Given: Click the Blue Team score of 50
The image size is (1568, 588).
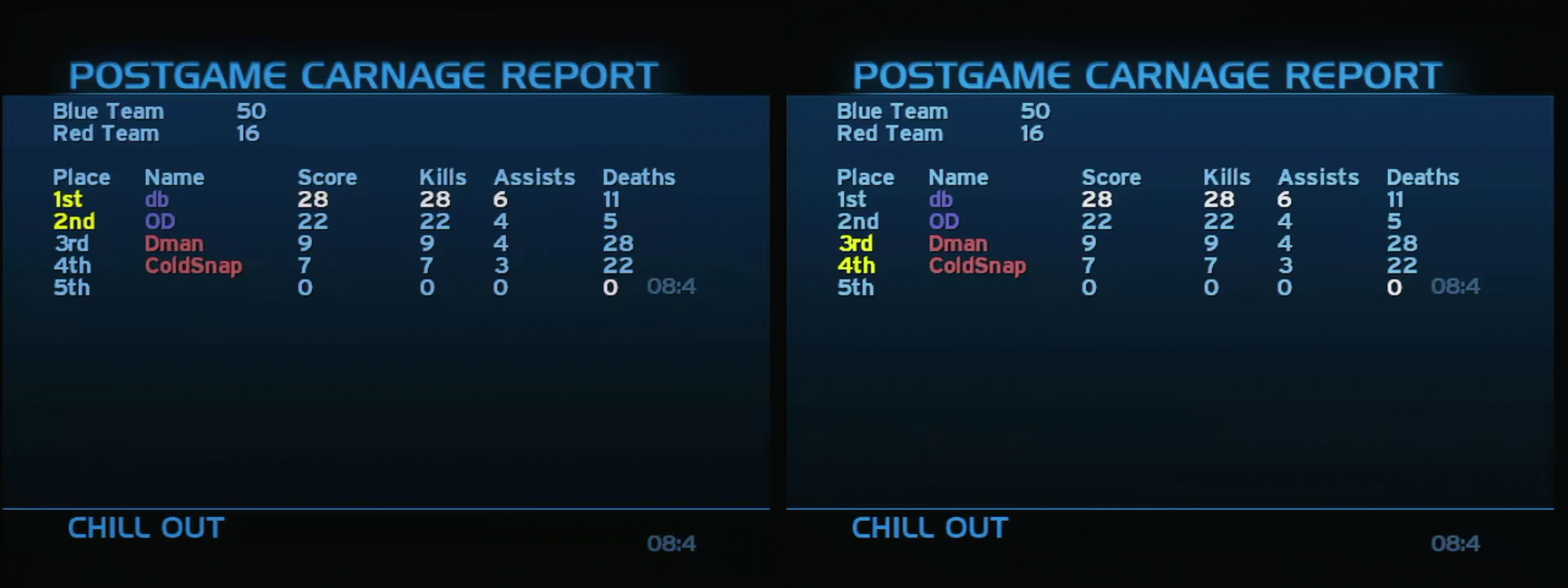Looking at the screenshot, I should click(x=252, y=111).
